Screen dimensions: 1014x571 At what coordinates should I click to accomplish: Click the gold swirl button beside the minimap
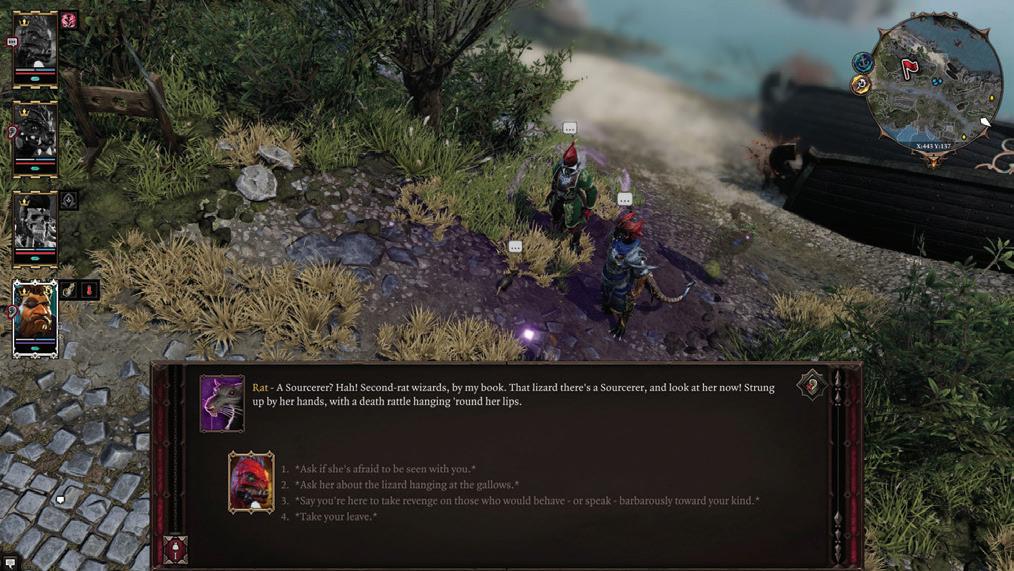[861, 86]
